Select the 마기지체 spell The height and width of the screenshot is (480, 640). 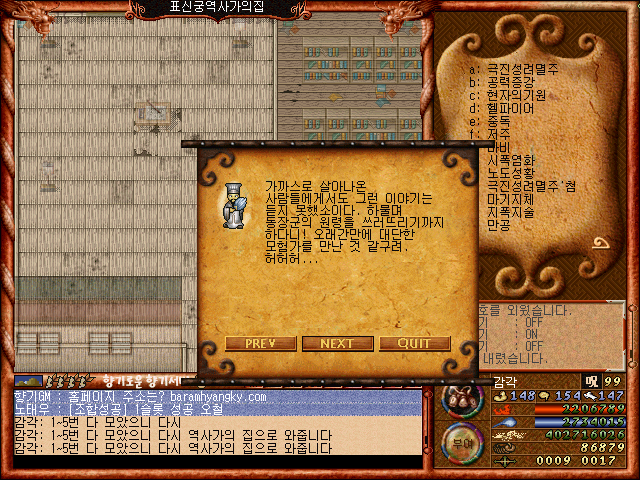(510, 199)
